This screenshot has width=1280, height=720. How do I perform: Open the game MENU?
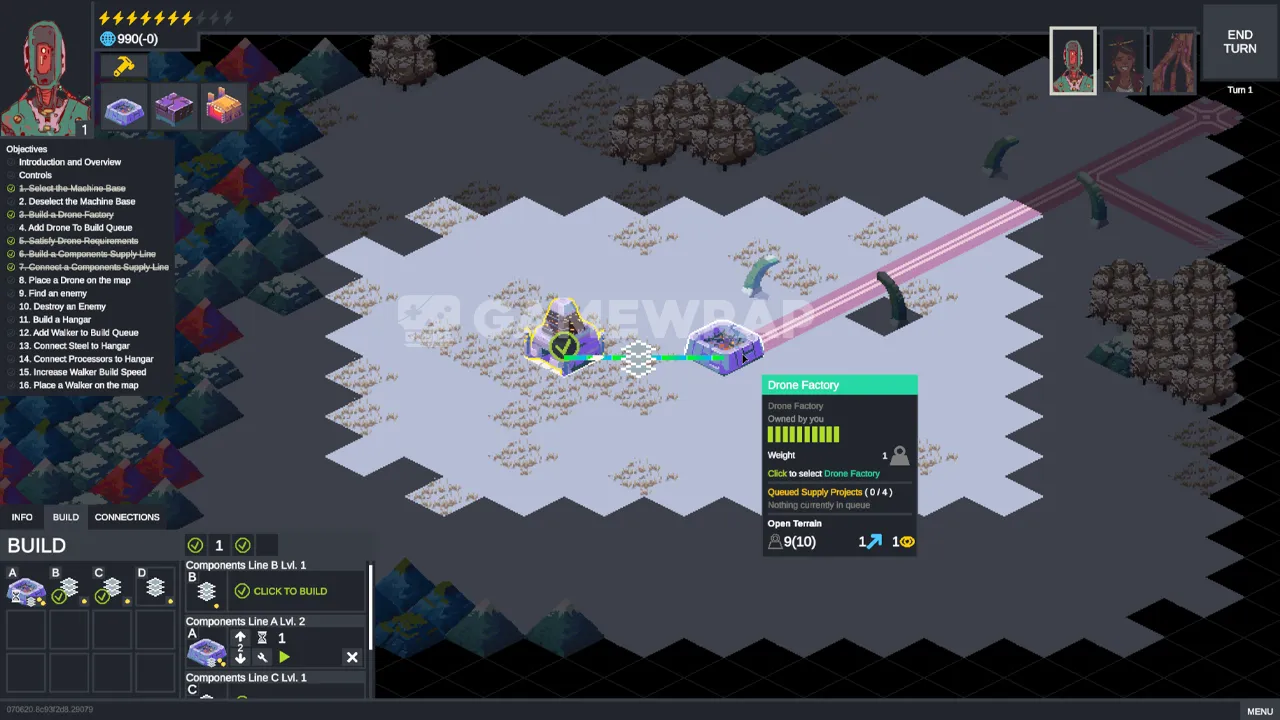[1259, 711]
